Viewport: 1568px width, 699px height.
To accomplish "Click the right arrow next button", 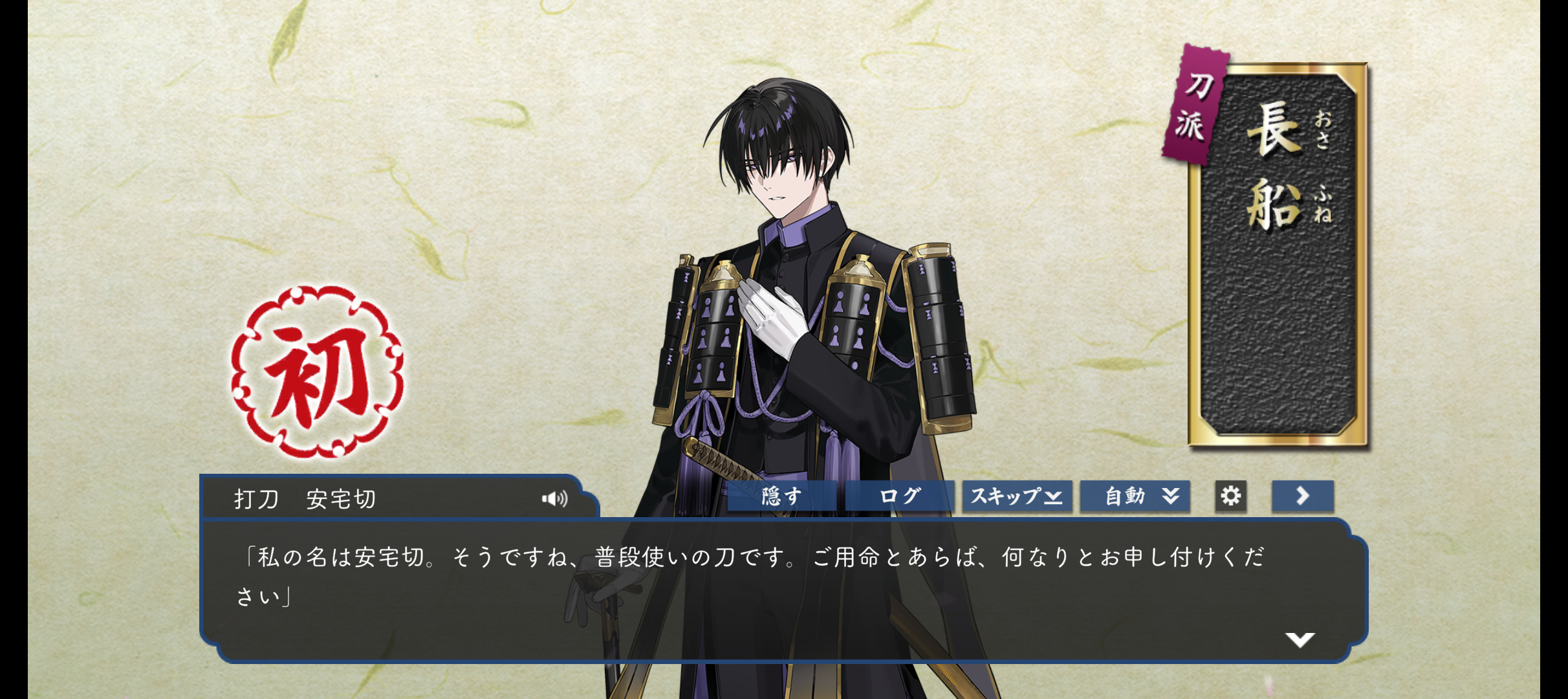I will [1302, 496].
